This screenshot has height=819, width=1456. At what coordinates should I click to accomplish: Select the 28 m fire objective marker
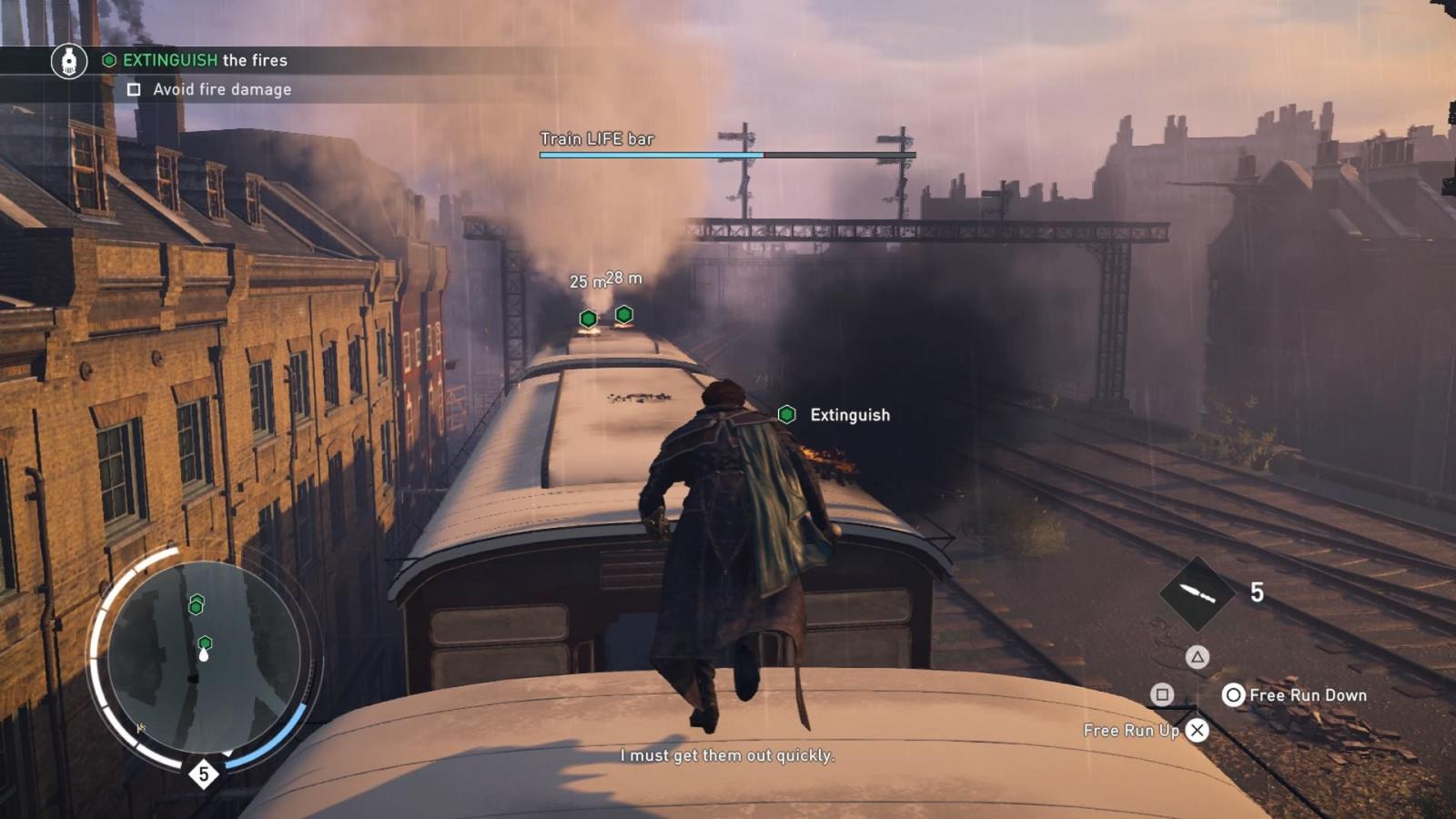click(x=623, y=314)
